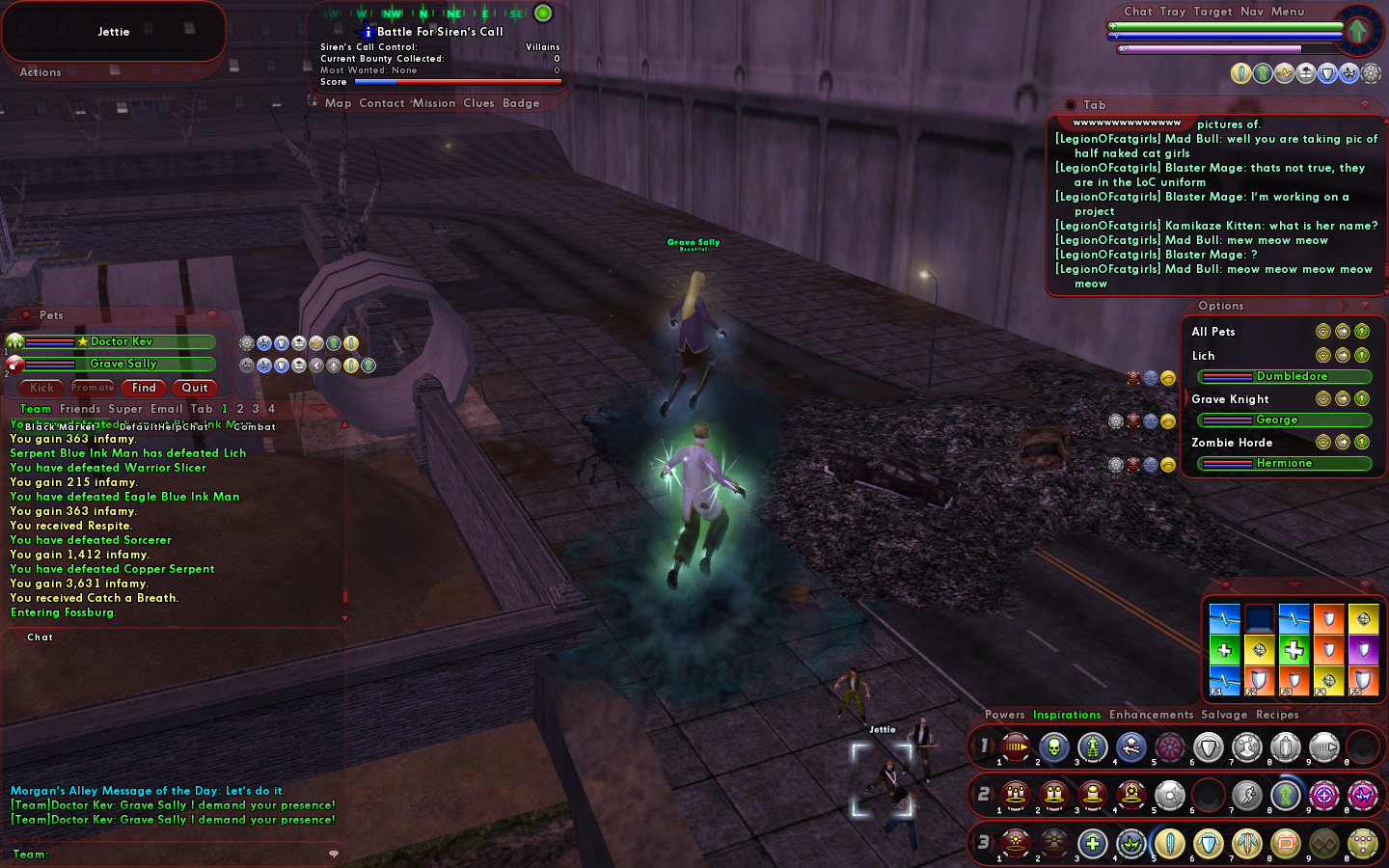Switch to the Contact tab
The width and height of the screenshot is (1389, 868).
click(x=382, y=103)
